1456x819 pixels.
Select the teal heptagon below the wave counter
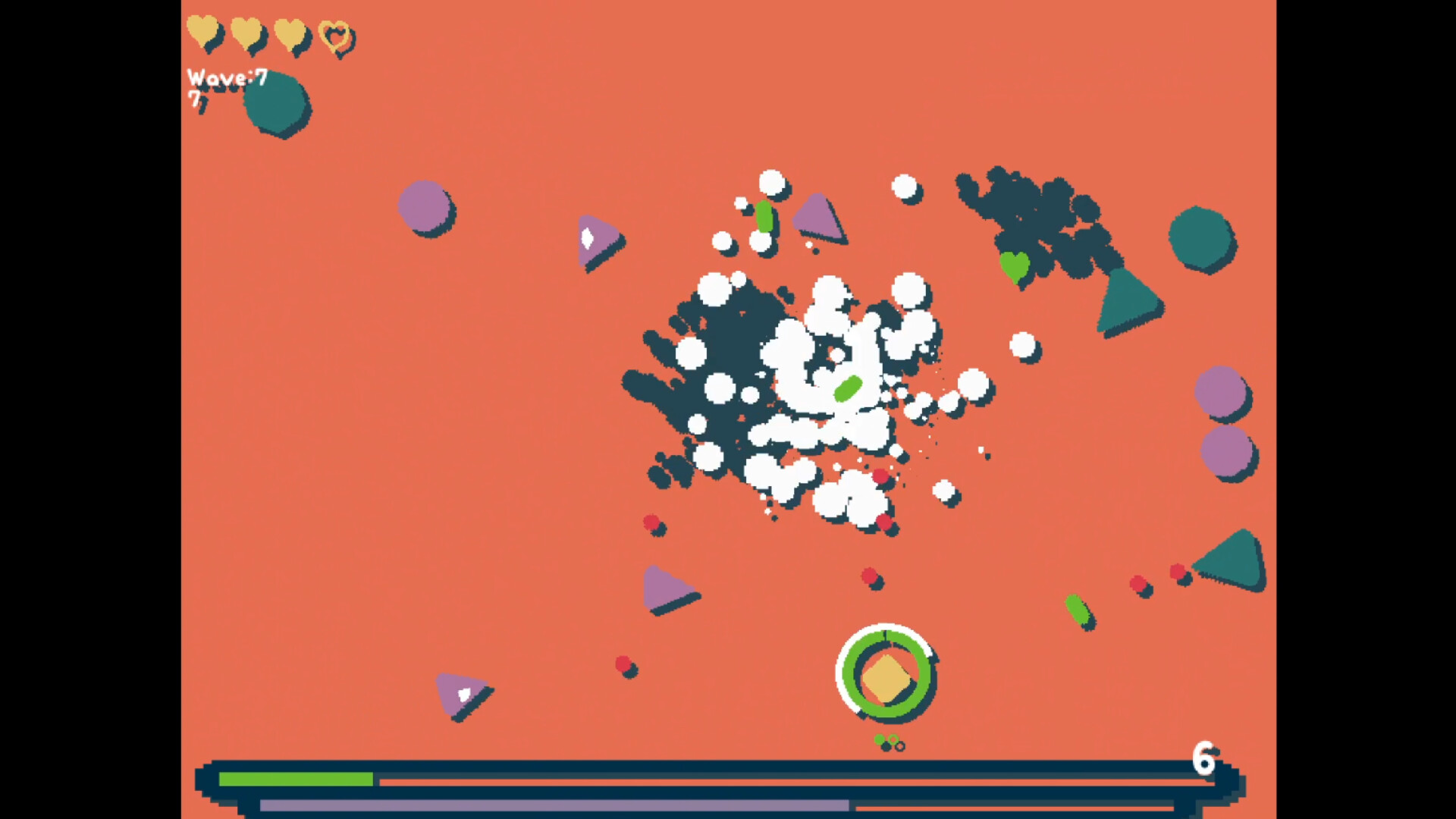point(275,103)
